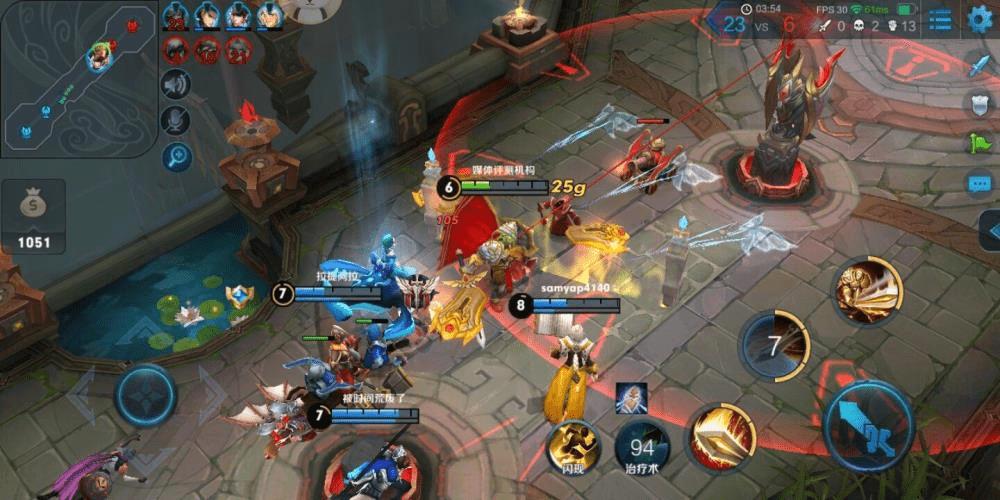The height and width of the screenshot is (500, 1000).
Task: Open the gold coin bag shop
Action: 33,215
